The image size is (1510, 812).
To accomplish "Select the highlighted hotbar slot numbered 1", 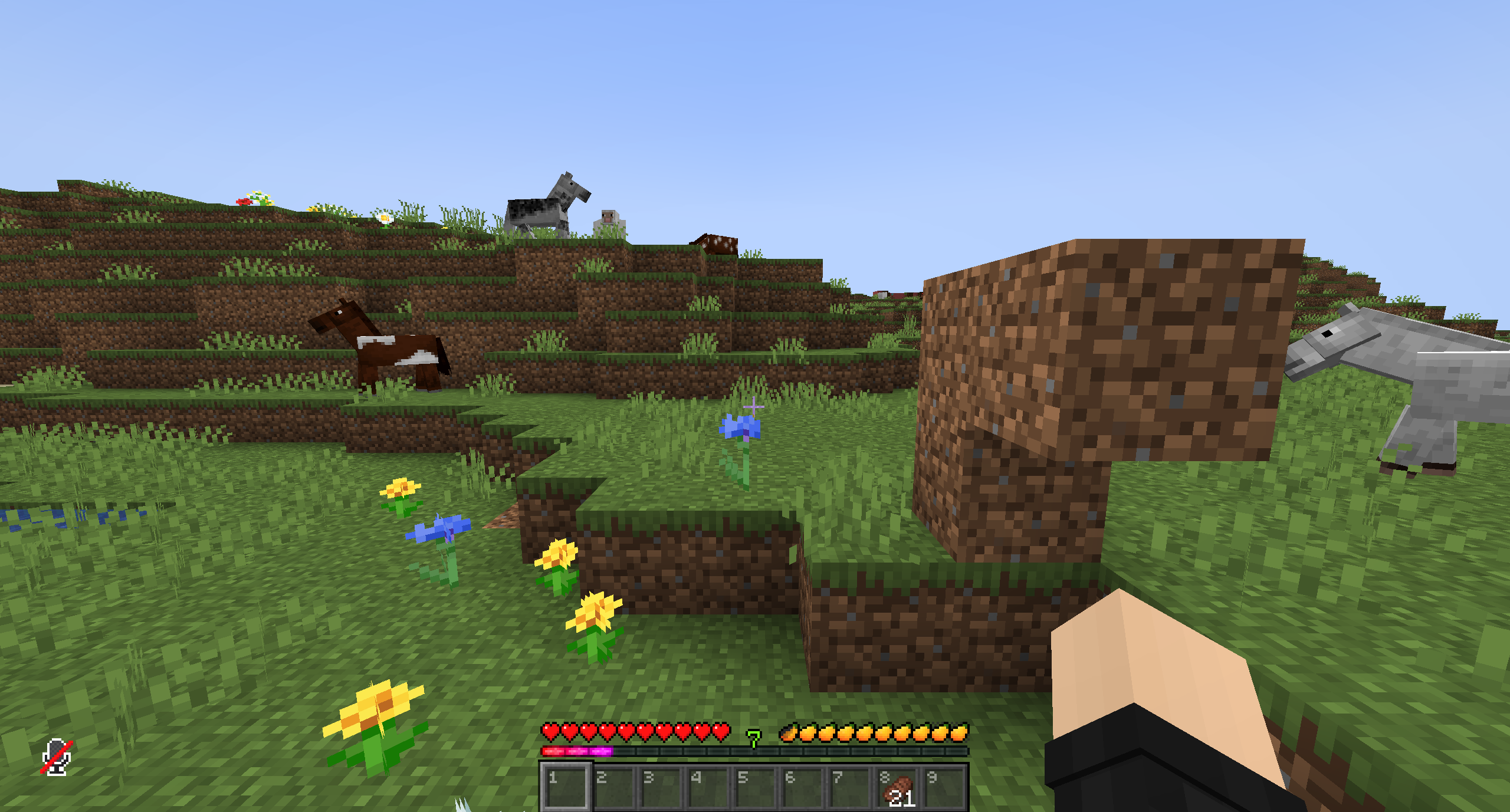I will [x=566, y=787].
